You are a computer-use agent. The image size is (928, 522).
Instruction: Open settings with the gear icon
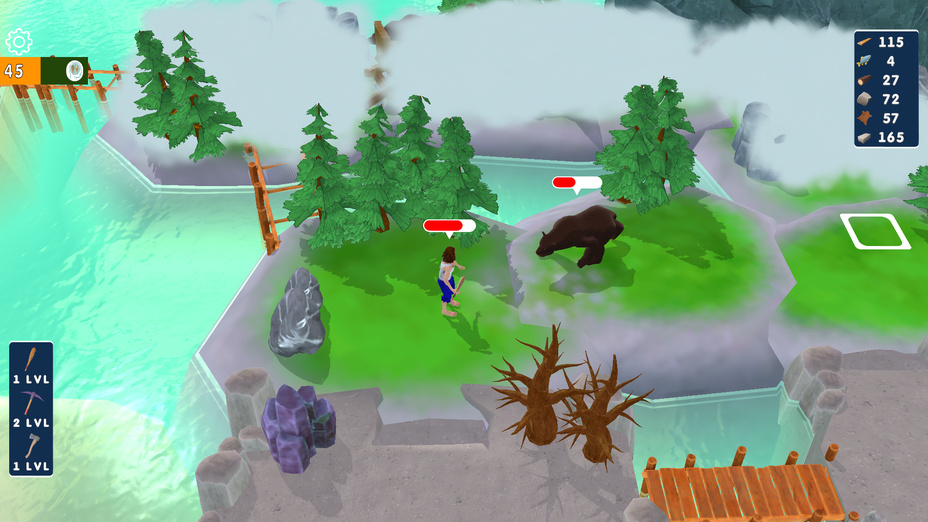[19, 42]
